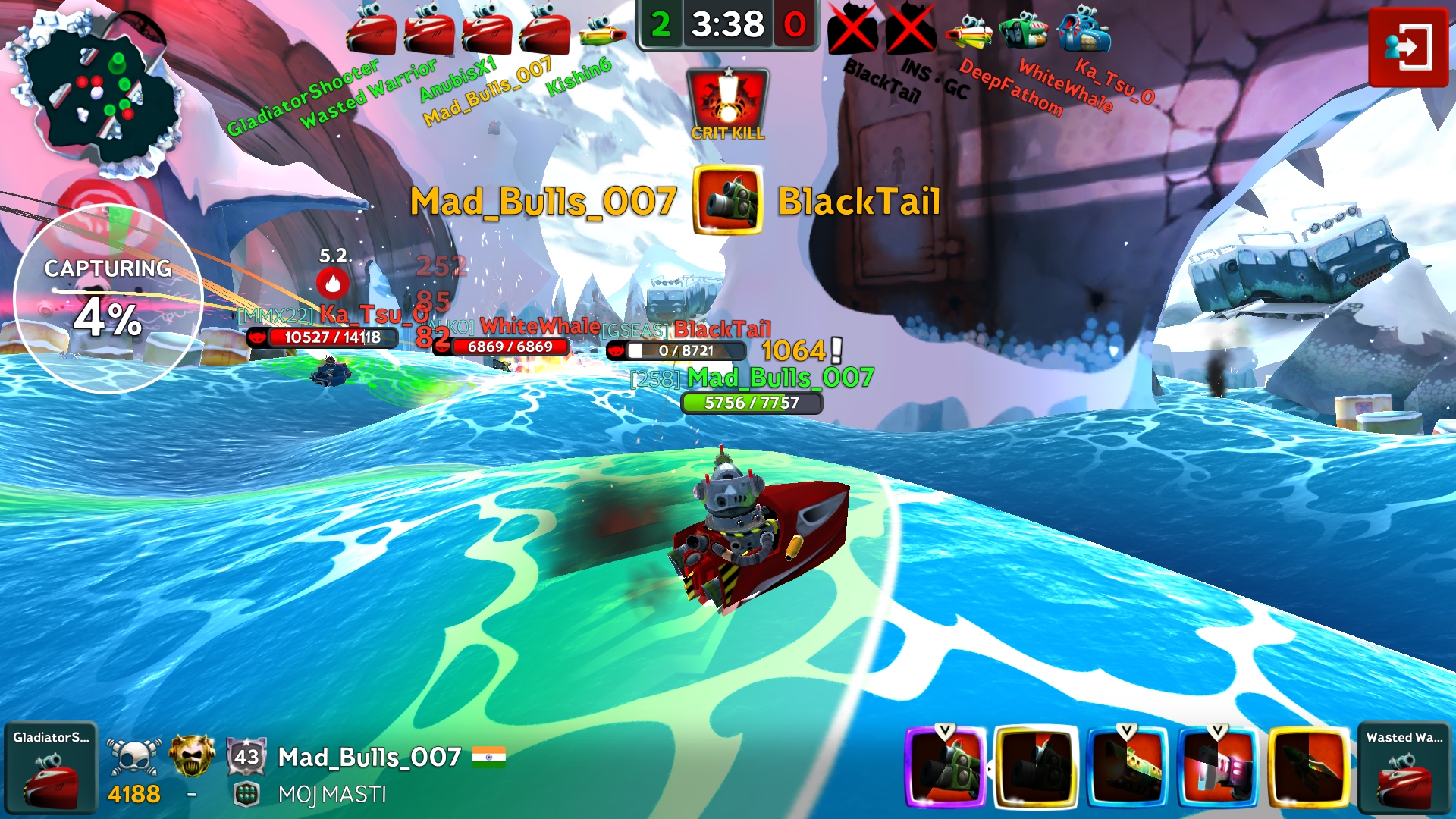Select the pink glowing device slot
Screen dimensions: 1456x819
point(1218,767)
